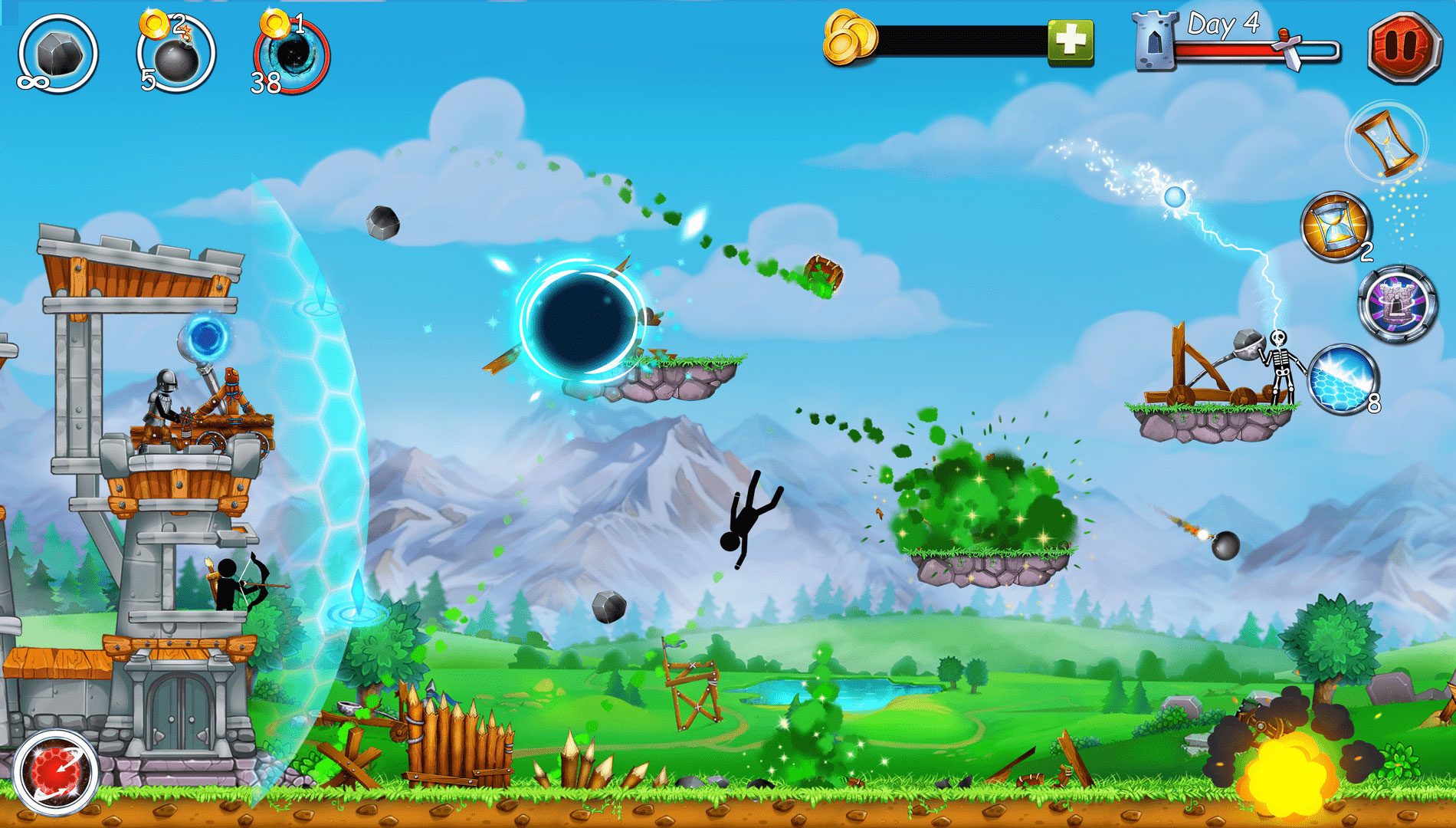The height and width of the screenshot is (828, 1456).
Task: Choose the black bomb ammo
Action: click(176, 55)
